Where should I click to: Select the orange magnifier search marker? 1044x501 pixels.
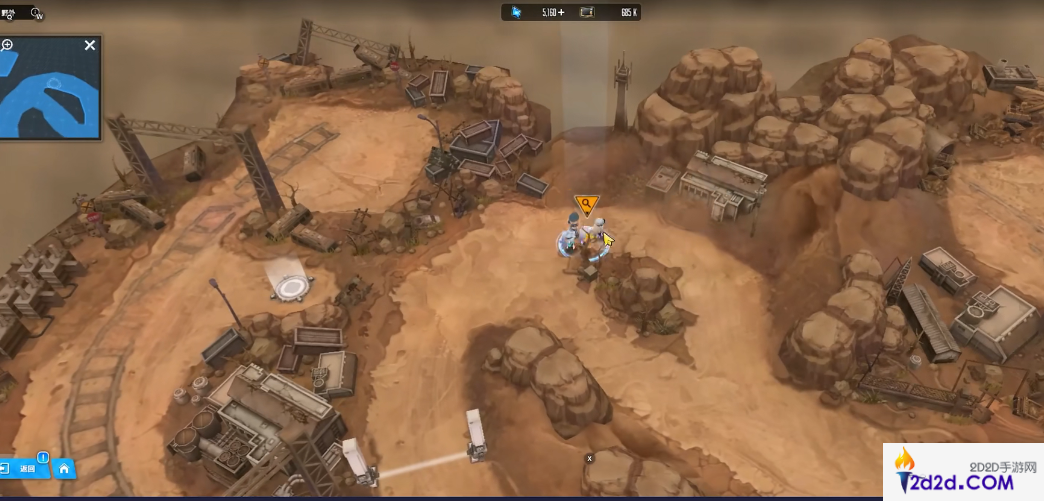coord(585,205)
